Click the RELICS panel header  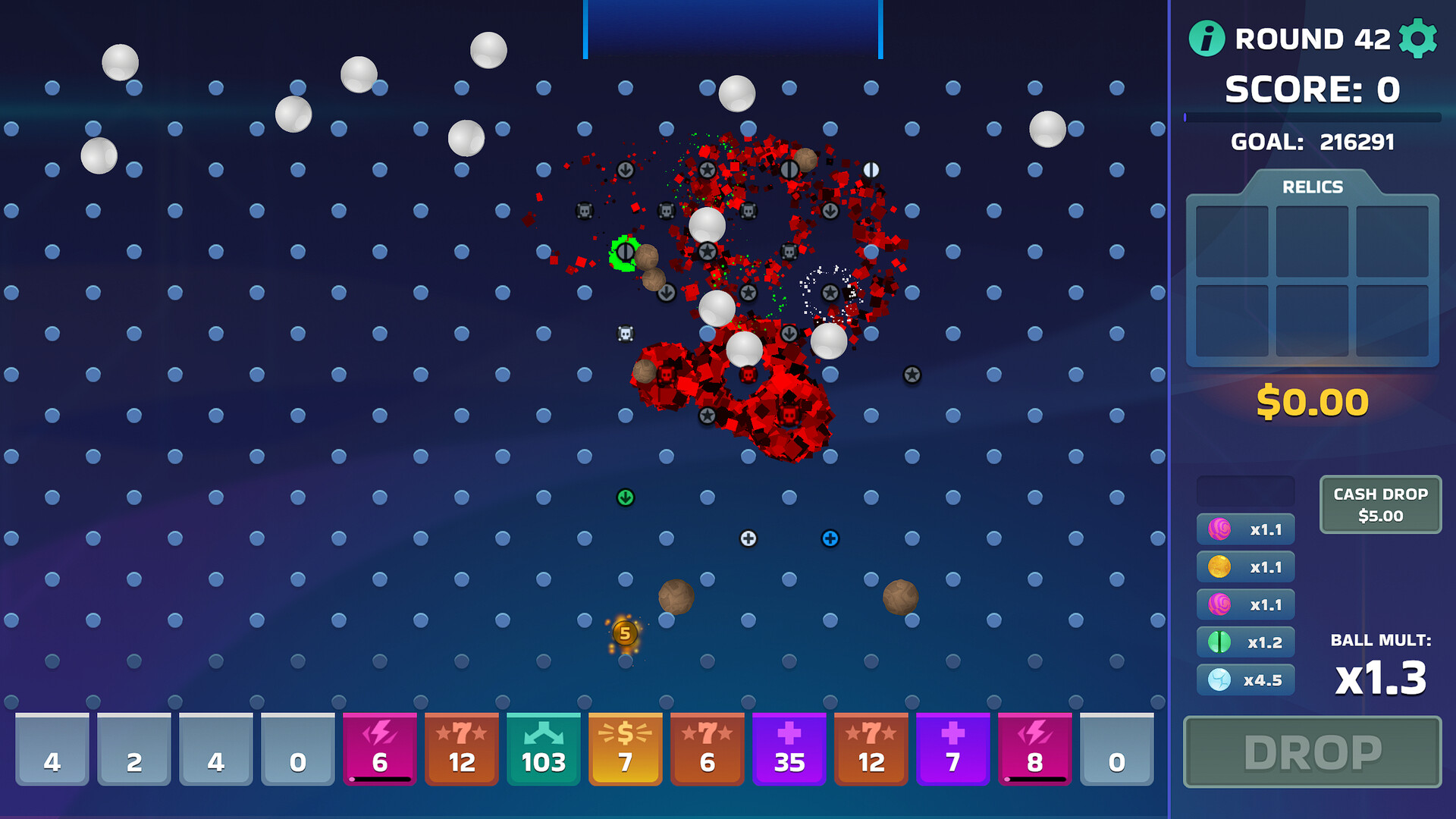click(1312, 187)
